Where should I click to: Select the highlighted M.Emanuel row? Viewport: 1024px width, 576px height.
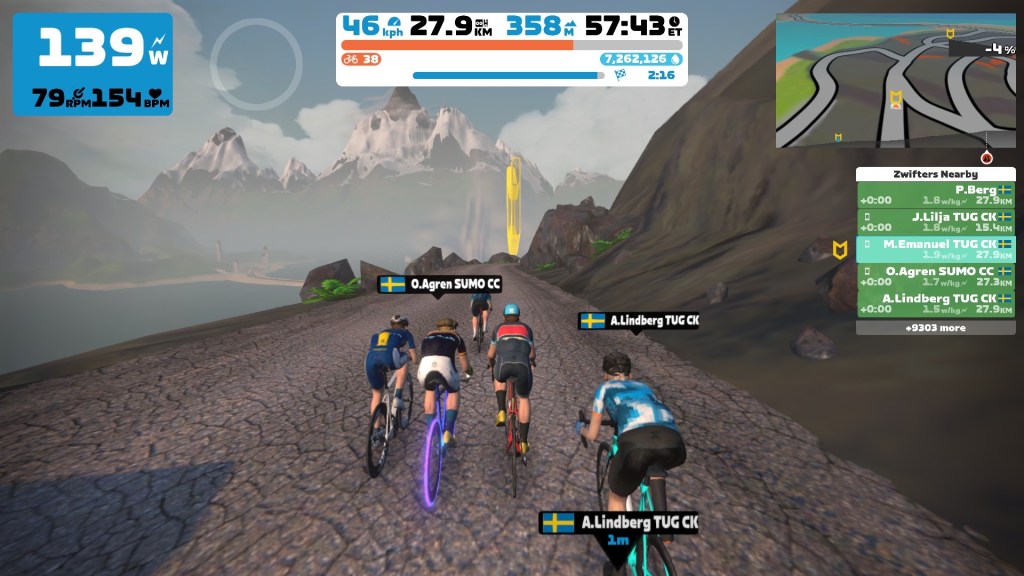[935, 249]
